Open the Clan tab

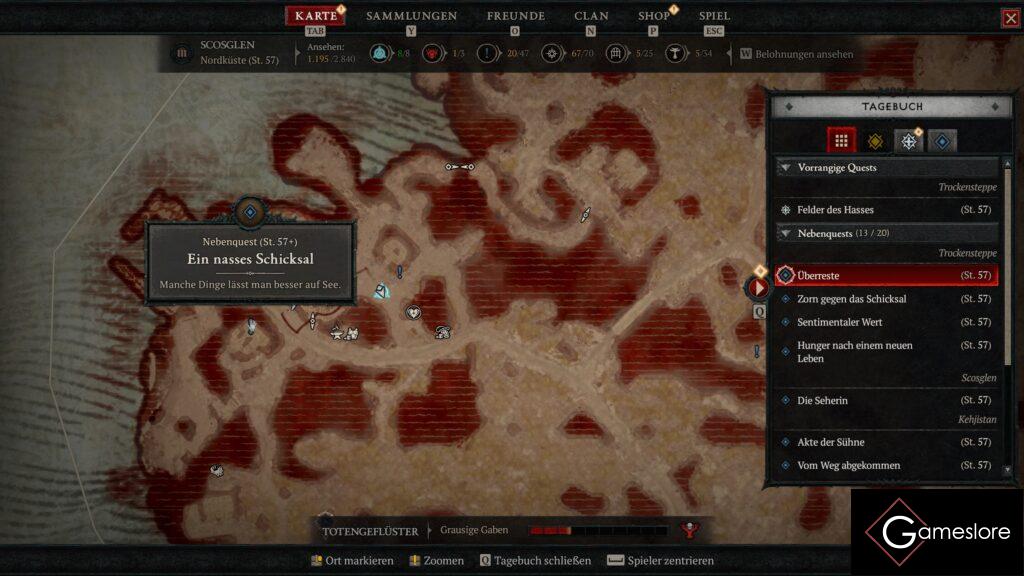click(x=591, y=16)
